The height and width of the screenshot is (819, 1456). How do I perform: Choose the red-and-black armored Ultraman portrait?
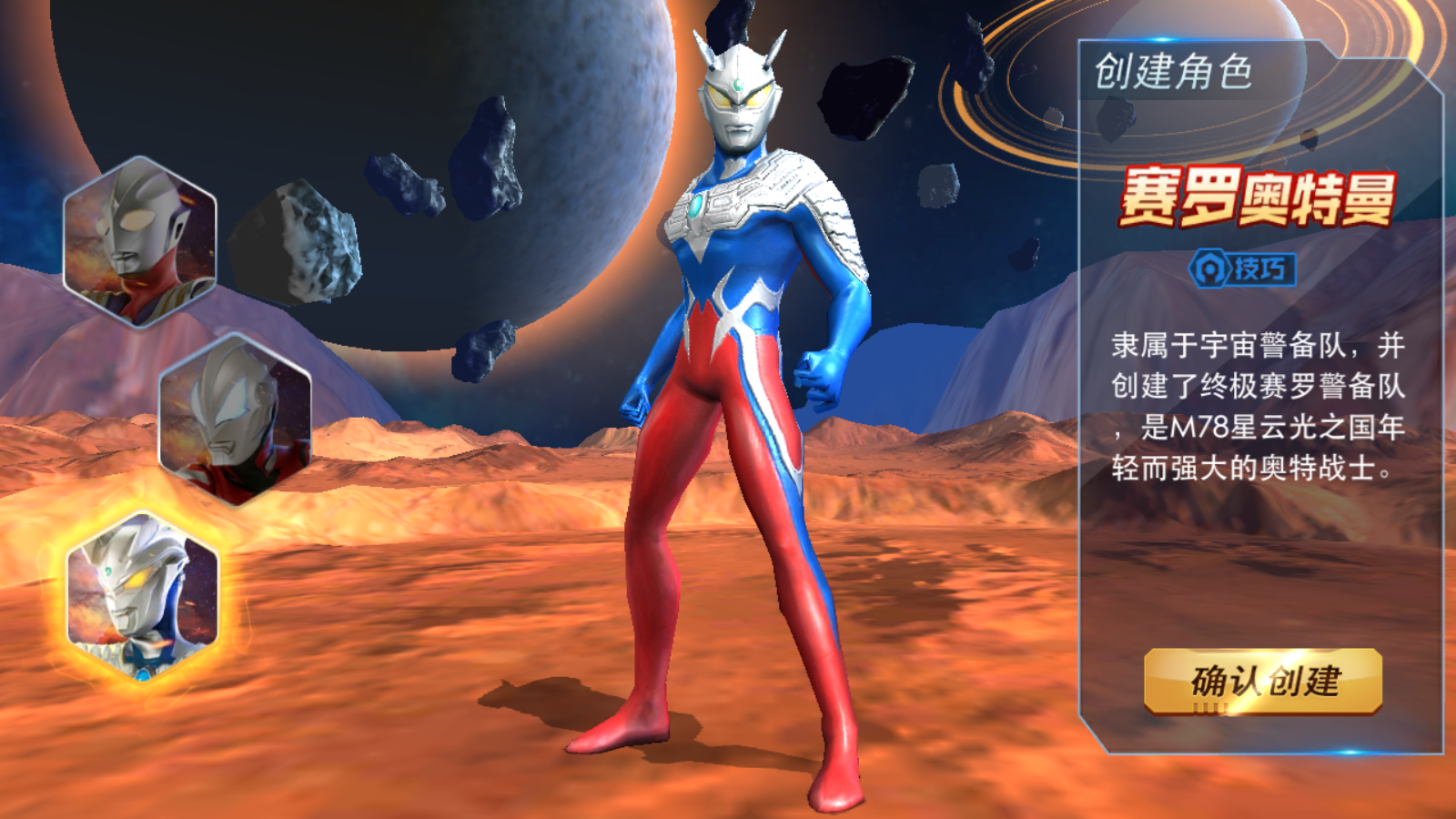pyautogui.click(x=236, y=420)
